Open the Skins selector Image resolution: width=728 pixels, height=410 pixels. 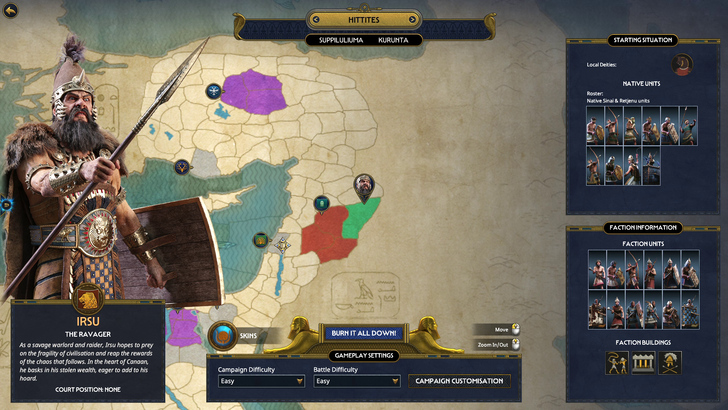point(224,336)
